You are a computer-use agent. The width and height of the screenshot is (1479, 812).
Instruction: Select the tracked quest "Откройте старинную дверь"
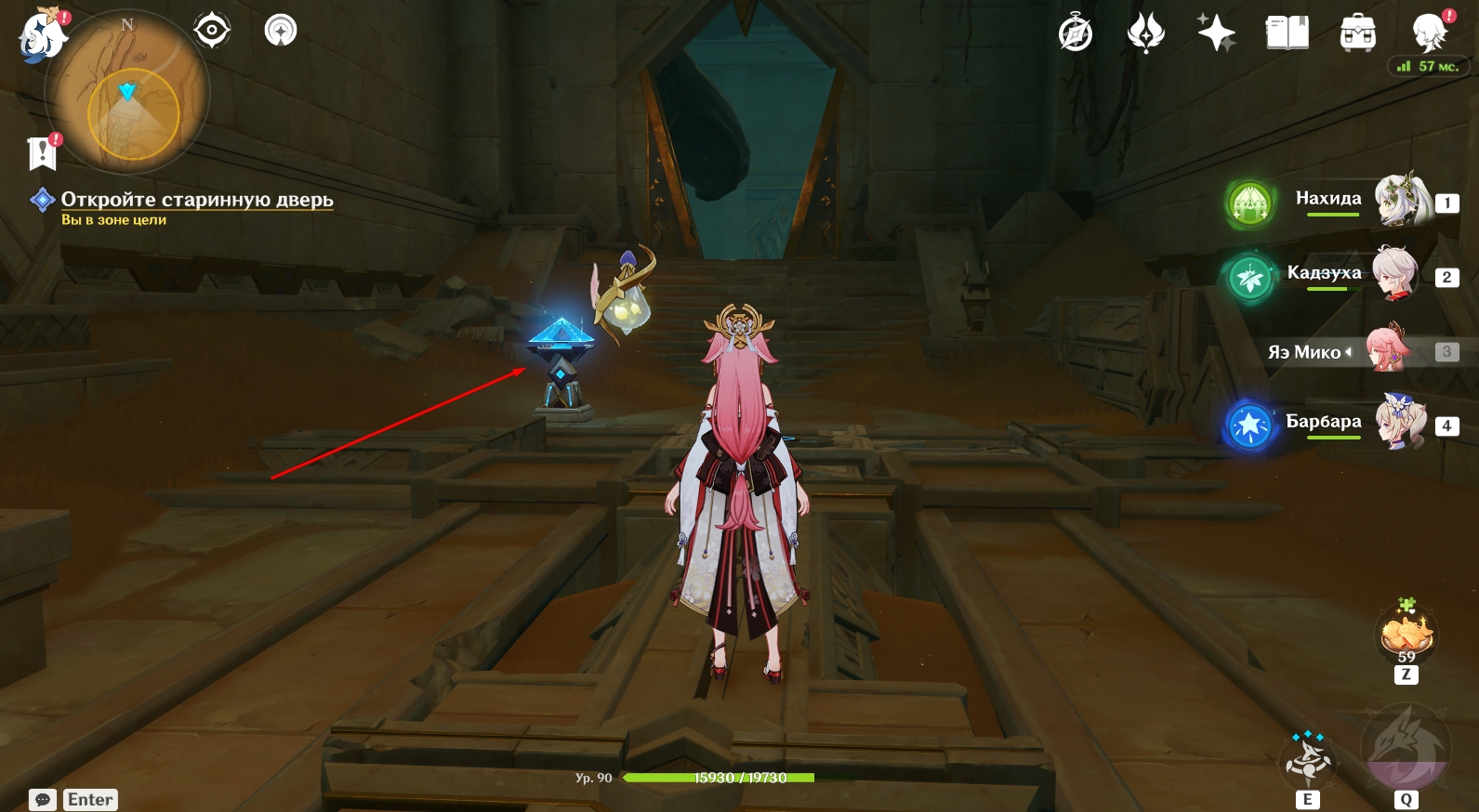coord(196,200)
